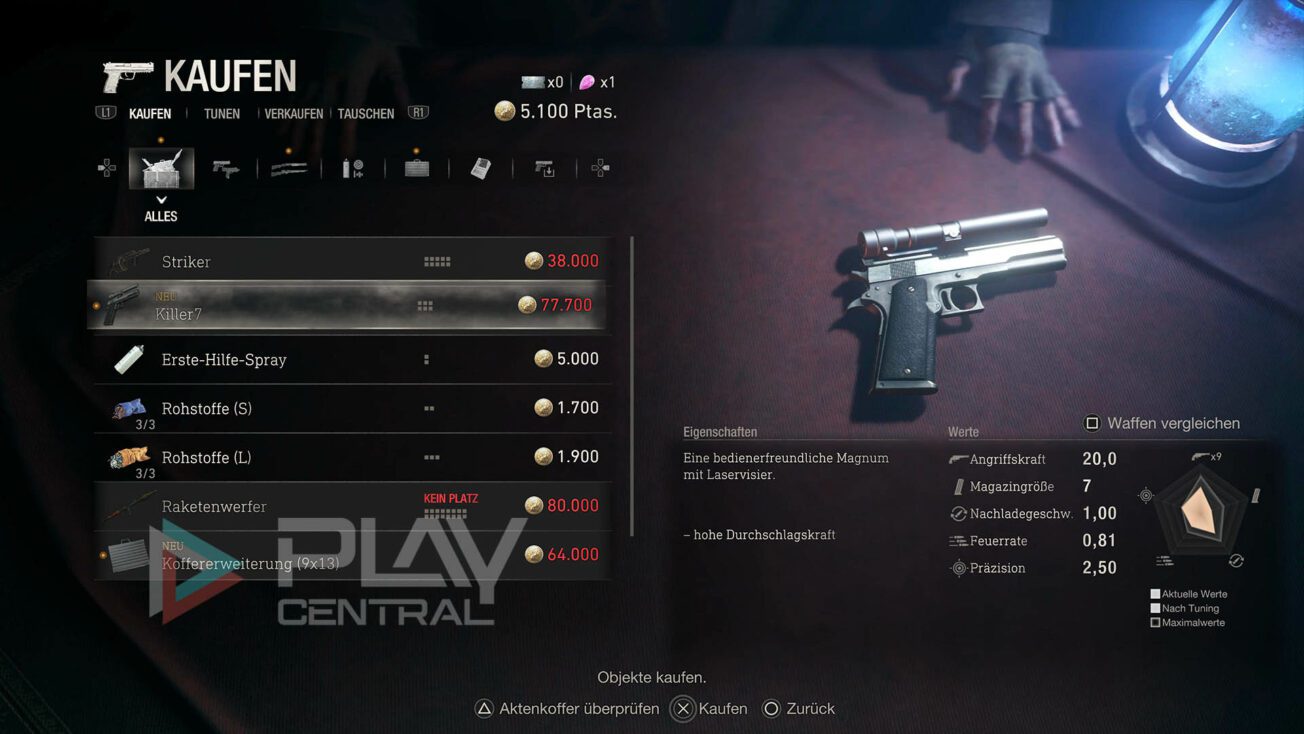
Task: Click the L1 shoulder button icon
Action: [105, 113]
